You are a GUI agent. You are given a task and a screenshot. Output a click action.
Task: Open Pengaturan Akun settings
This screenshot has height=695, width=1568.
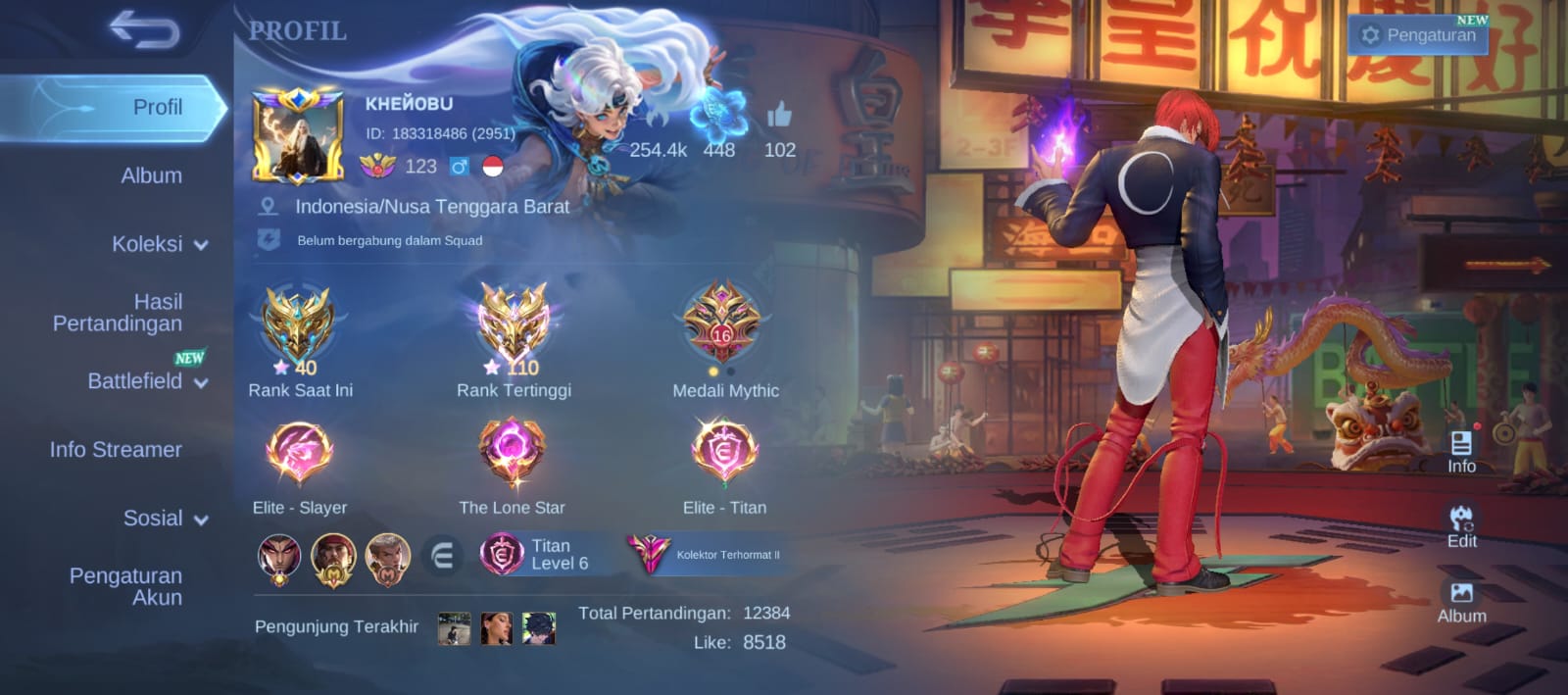(125, 586)
